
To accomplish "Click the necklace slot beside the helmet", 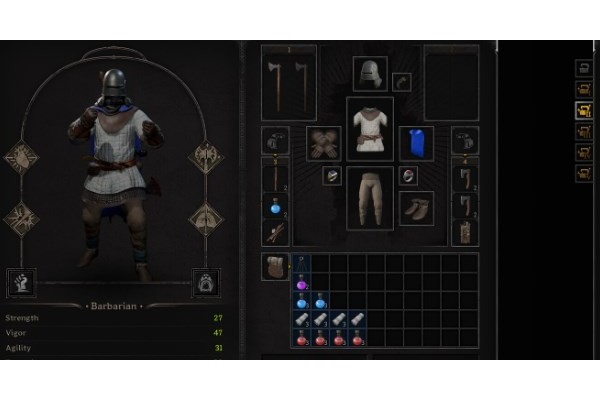I will pyautogui.click(x=402, y=82).
